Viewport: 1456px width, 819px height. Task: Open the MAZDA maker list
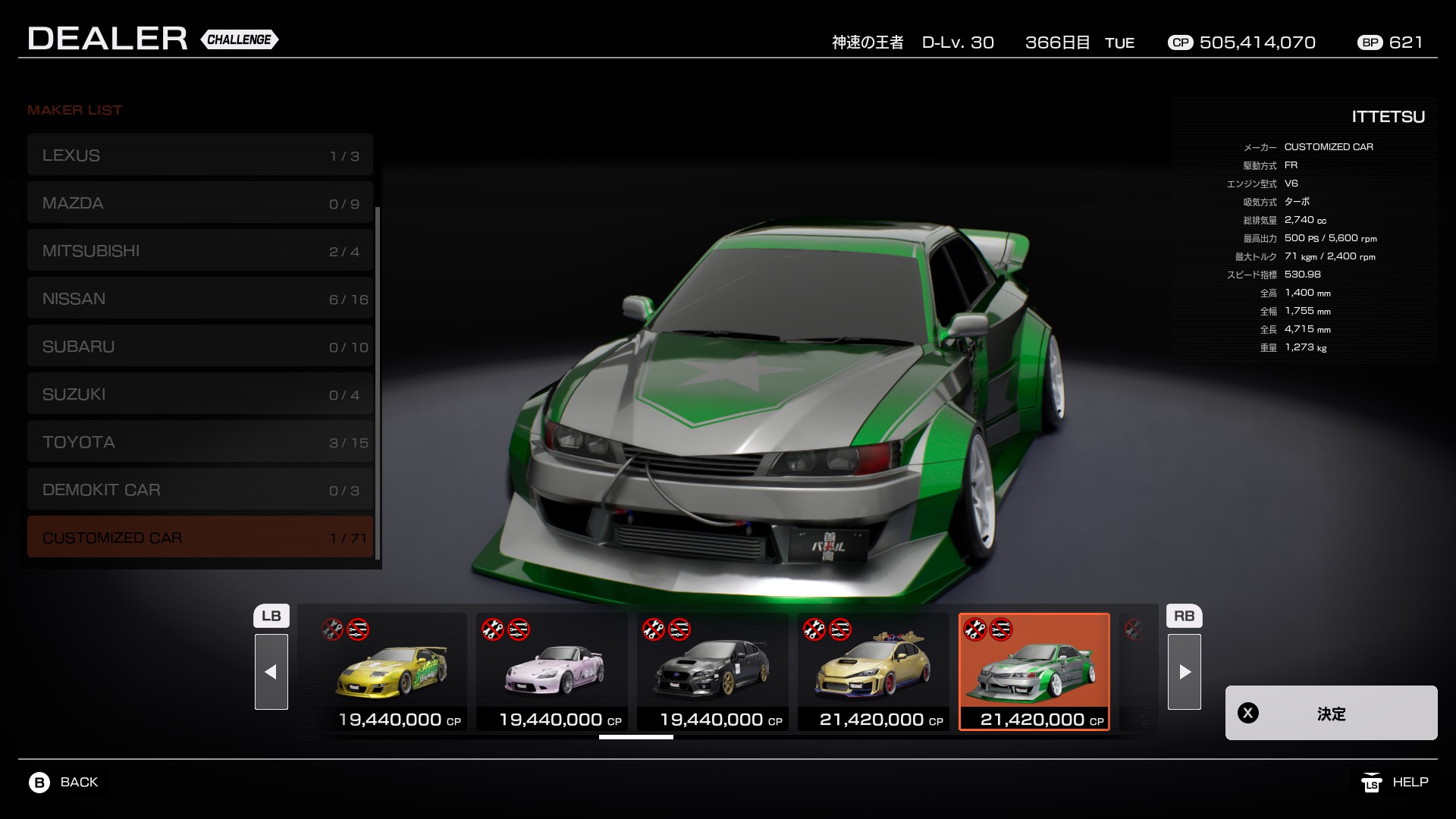pos(200,203)
